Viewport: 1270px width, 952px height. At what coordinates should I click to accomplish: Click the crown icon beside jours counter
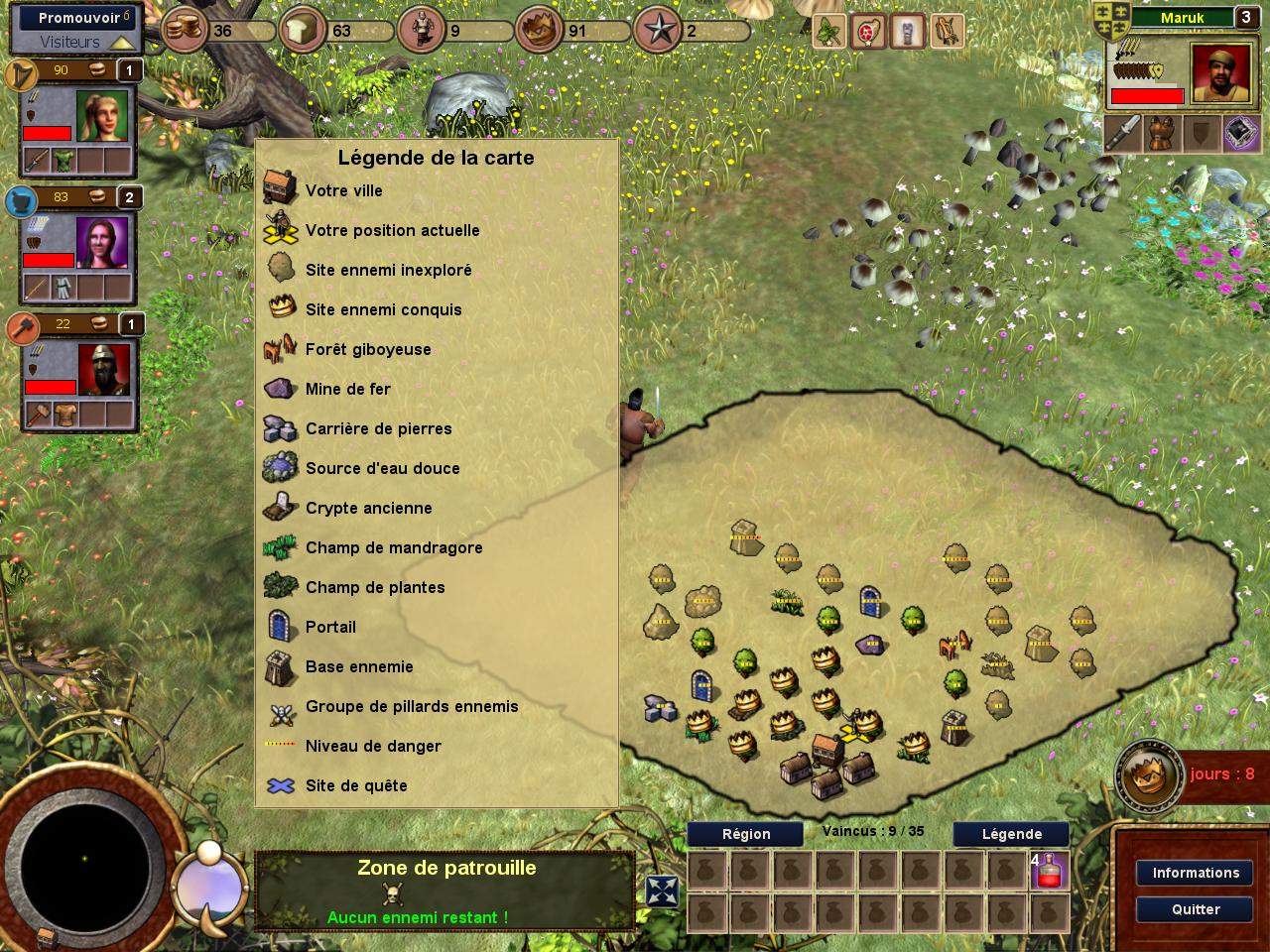click(1146, 775)
